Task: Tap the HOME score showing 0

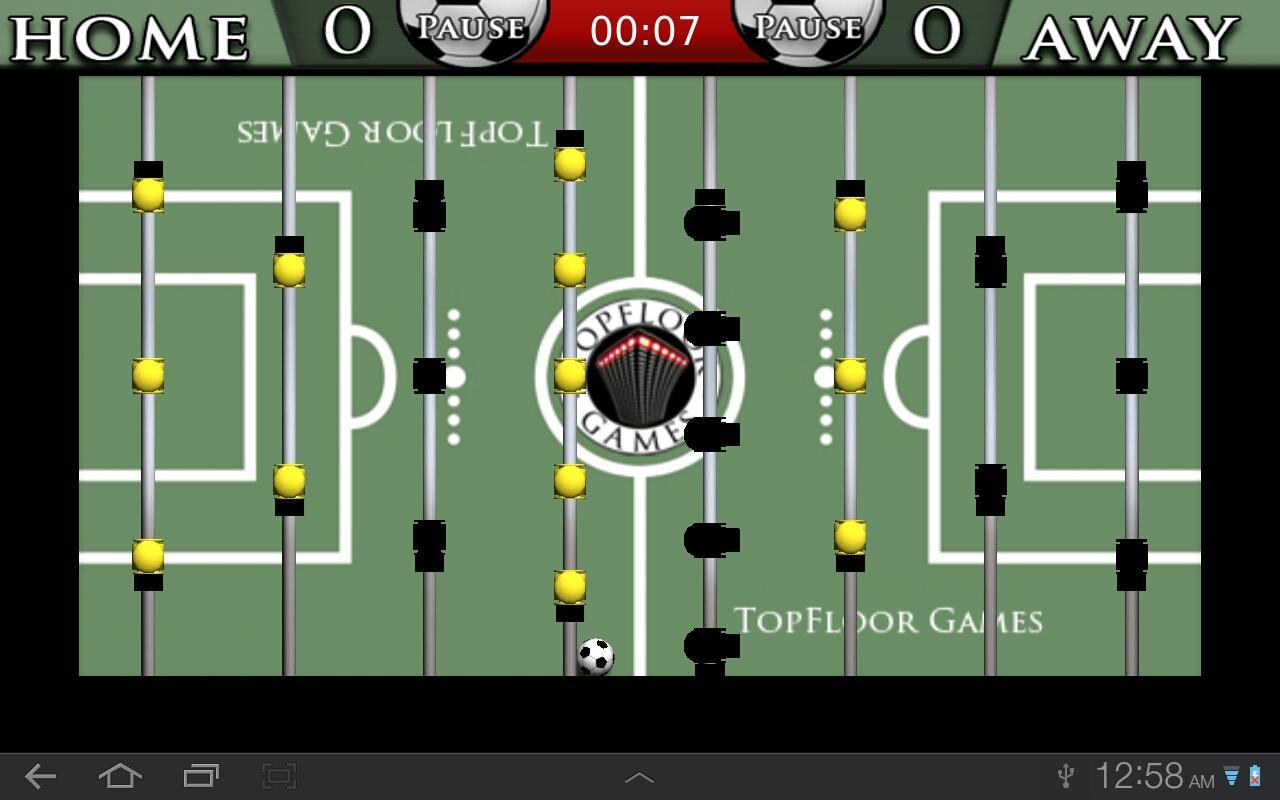Action: (345, 33)
